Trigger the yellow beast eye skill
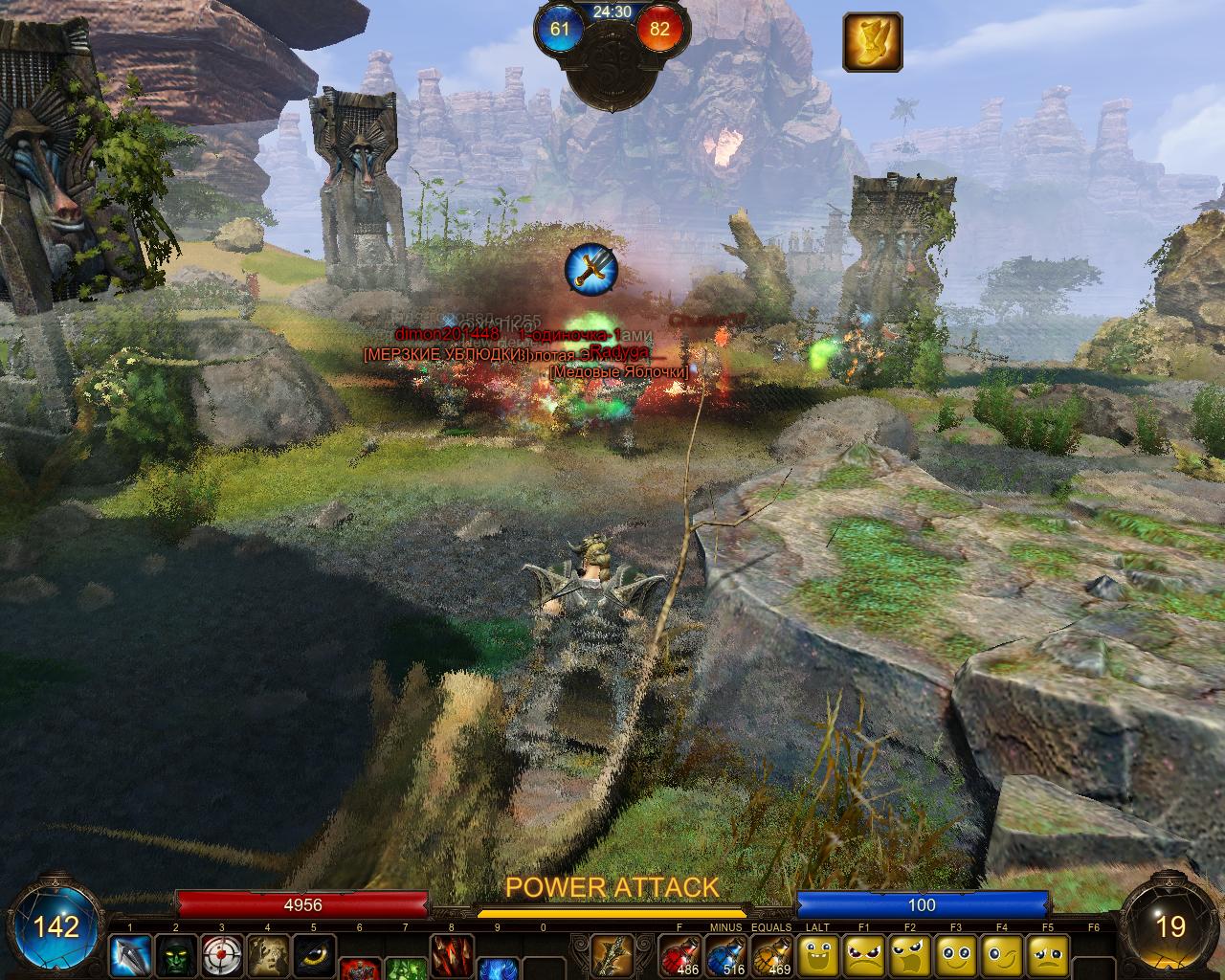 tap(313, 954)
